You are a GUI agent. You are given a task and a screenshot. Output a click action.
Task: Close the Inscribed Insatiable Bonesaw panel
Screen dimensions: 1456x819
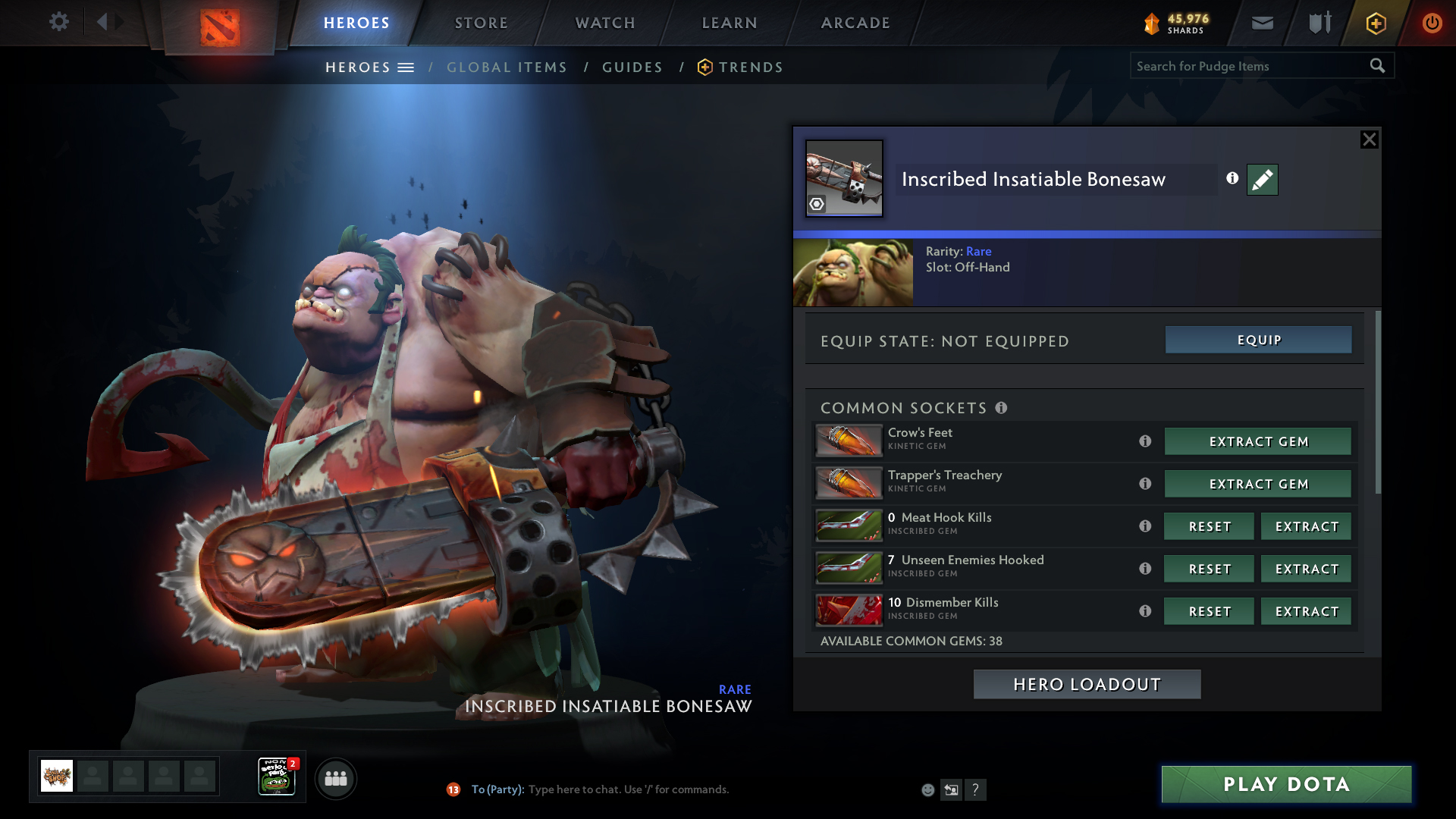click(1369, 140)
